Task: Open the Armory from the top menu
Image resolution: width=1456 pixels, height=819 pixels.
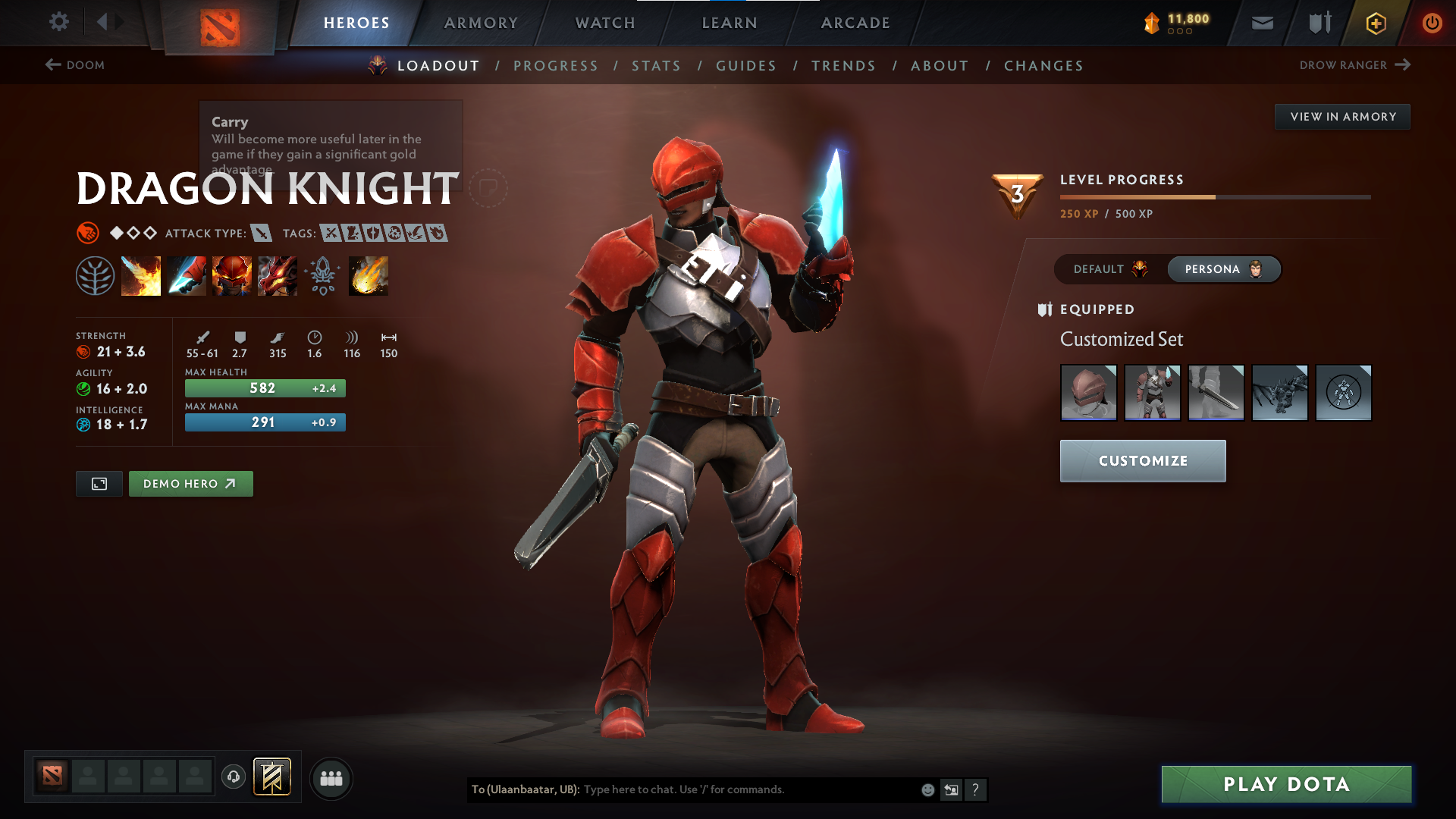Action: (x=481, y=23)
